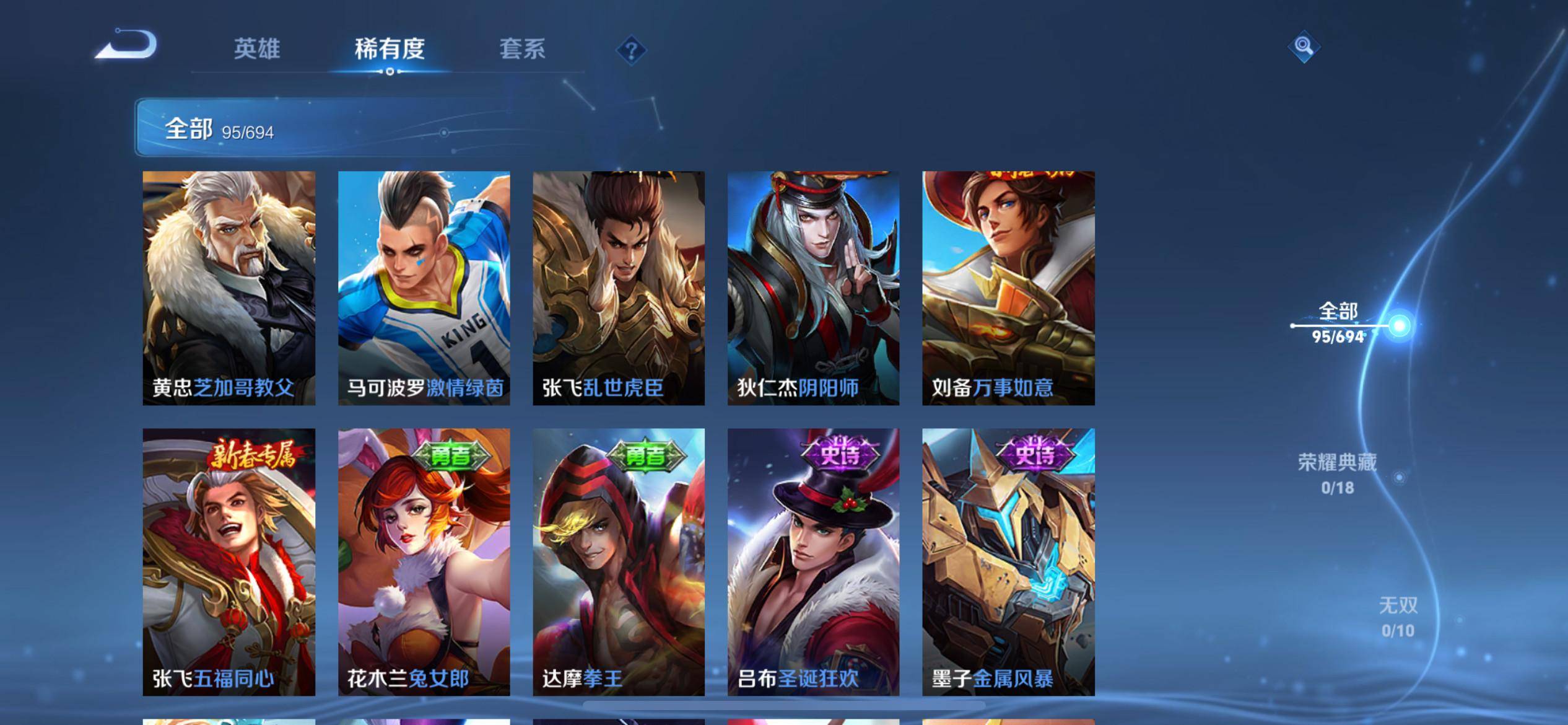
Task: Open the question mark help icon
Action: pyautogui.click(x=631, y=50)
